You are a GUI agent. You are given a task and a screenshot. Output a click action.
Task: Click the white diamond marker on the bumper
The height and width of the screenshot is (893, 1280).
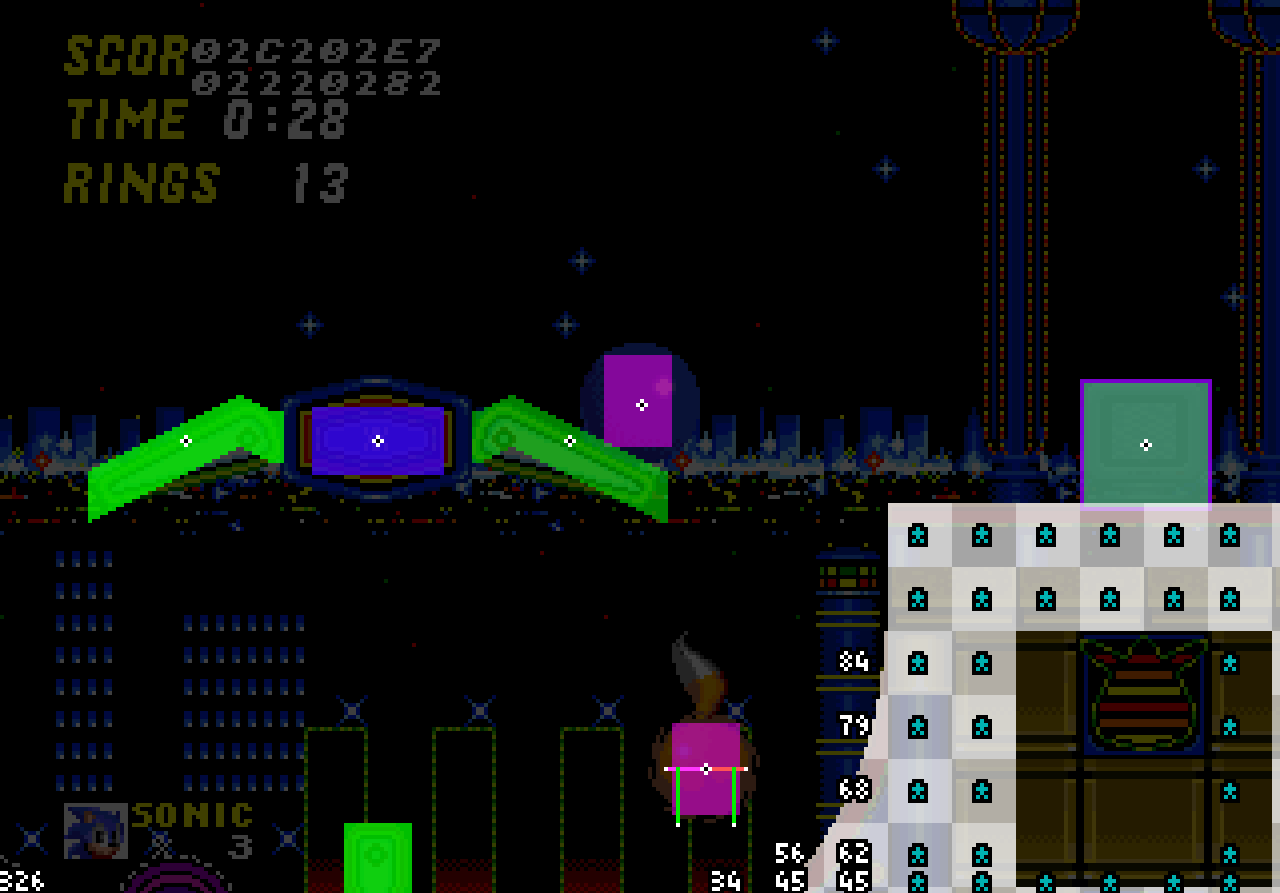(378, 440)
